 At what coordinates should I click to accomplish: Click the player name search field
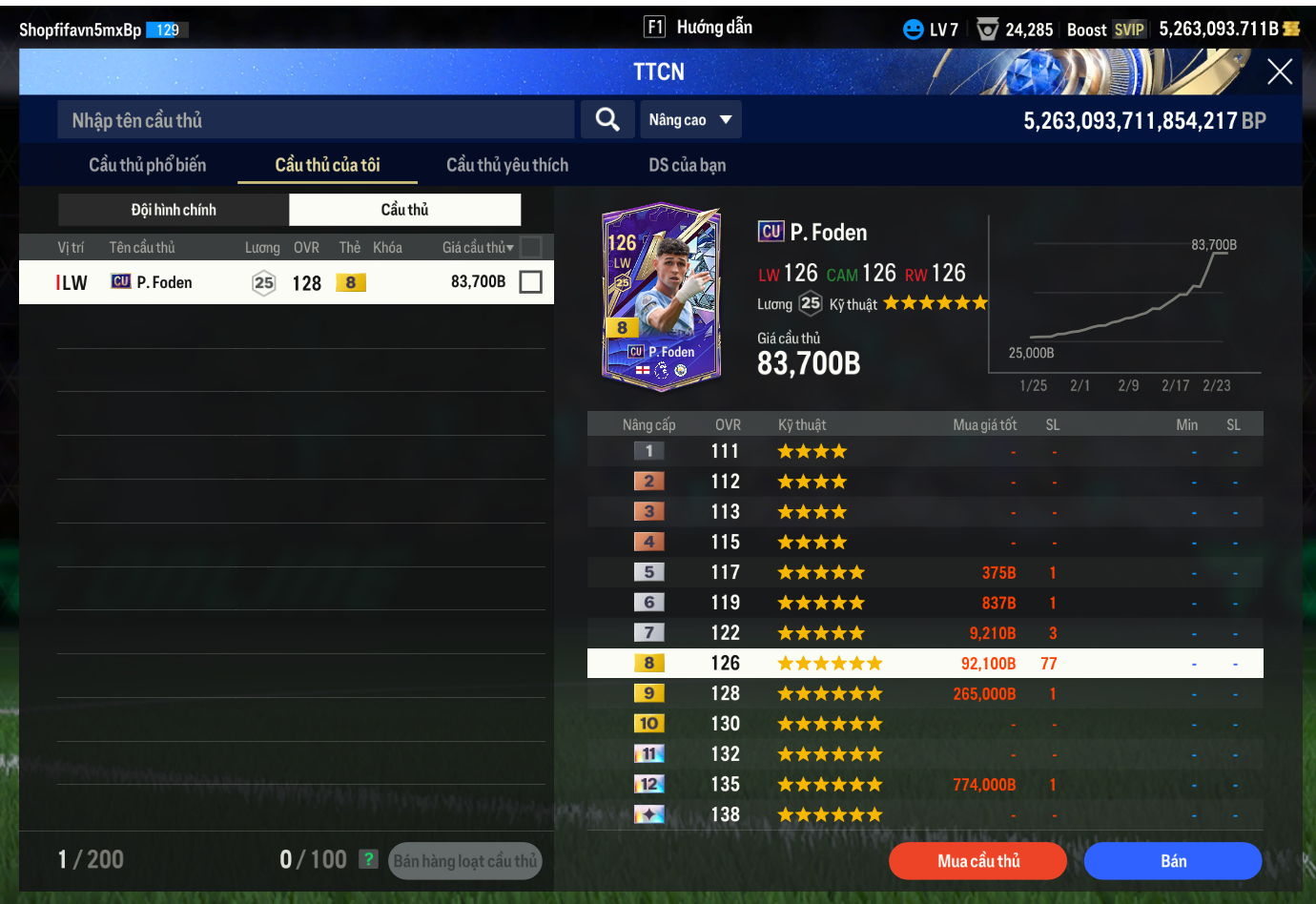[x=315, y=120]
